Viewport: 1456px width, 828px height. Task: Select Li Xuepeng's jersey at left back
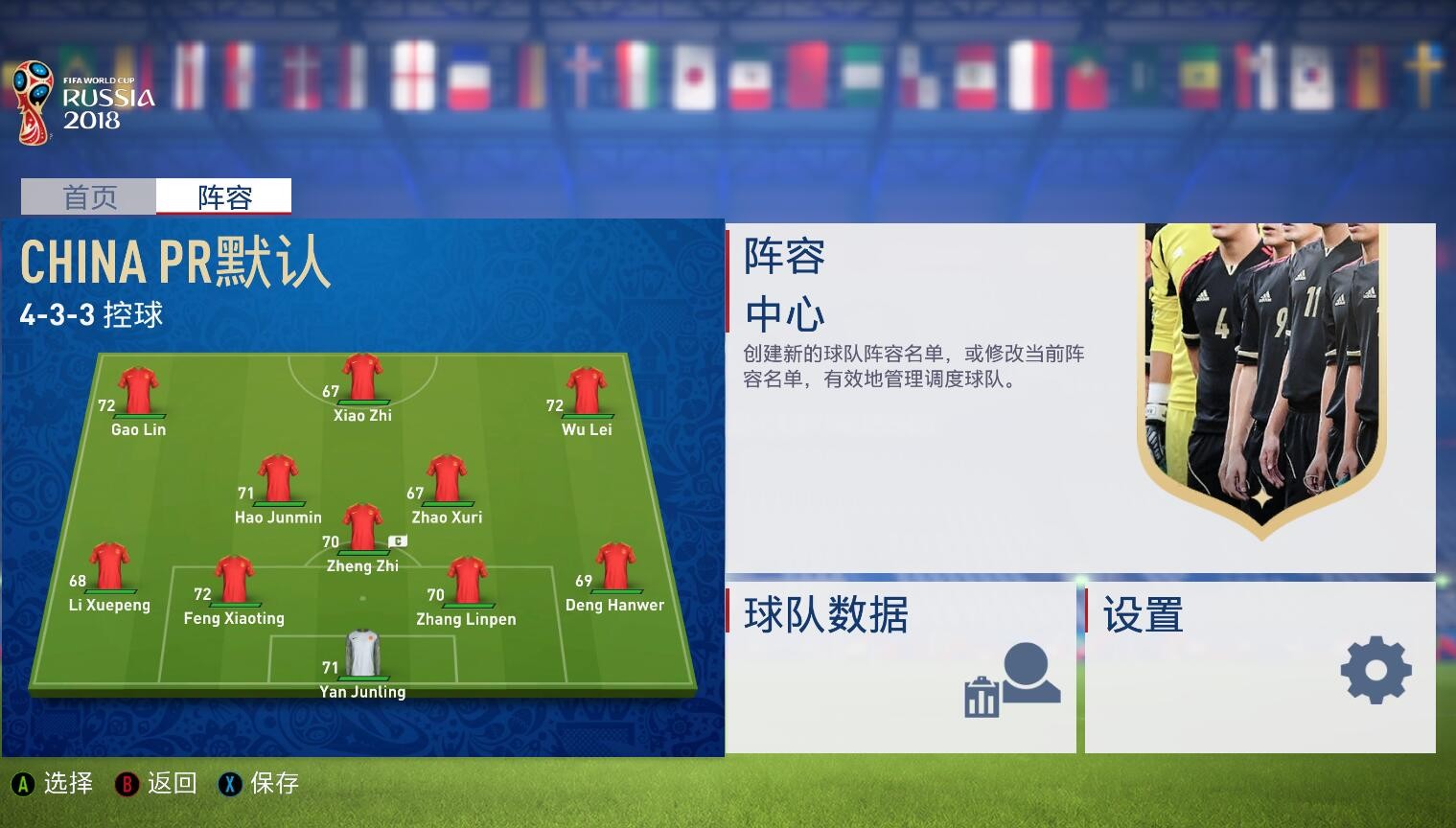point(108,565)
